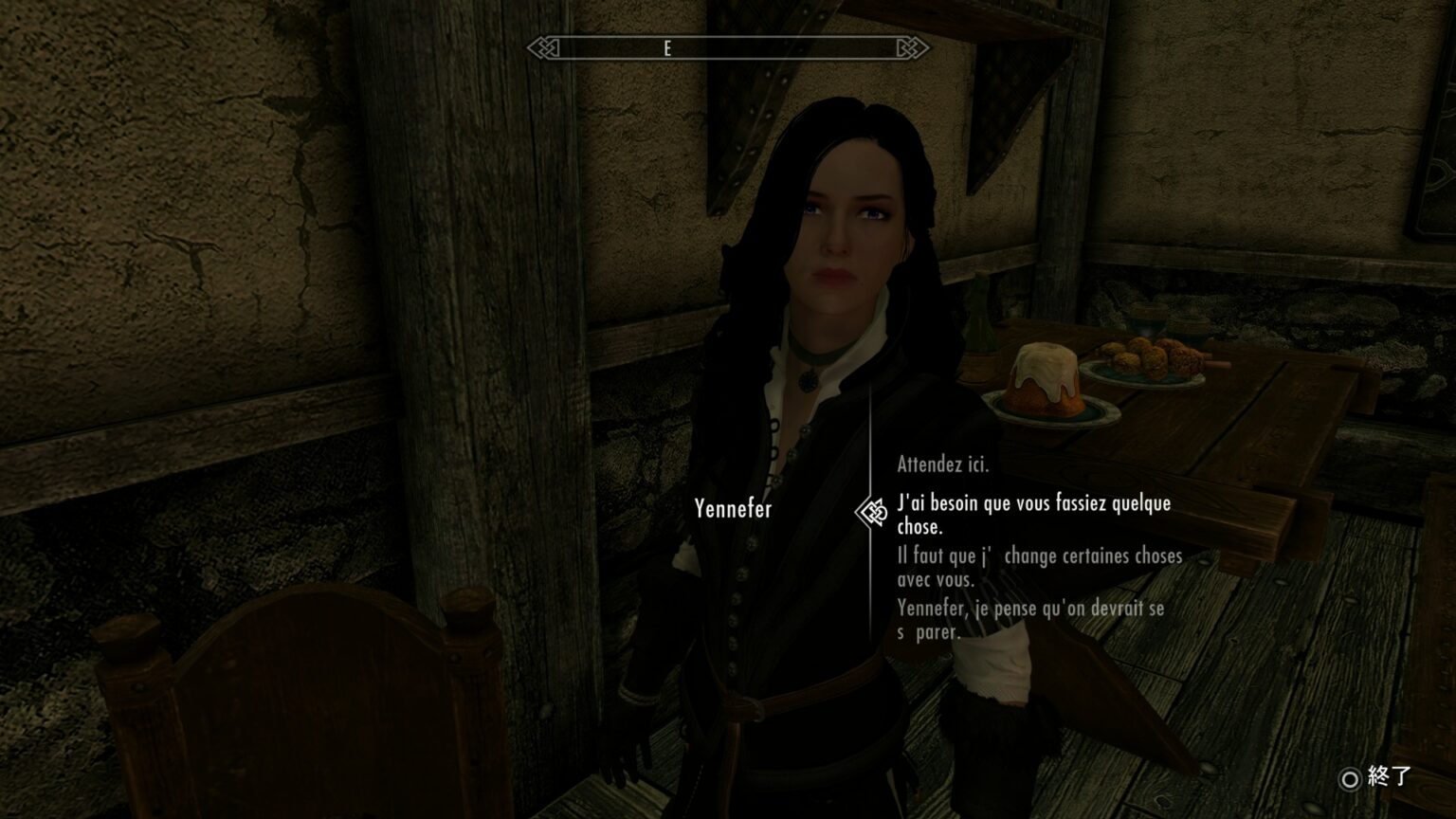Image resolution: width=1456 pixels, height=819 pixels.
Task: Click the wait option to toggle follower waiting
Action: [942, 464]
